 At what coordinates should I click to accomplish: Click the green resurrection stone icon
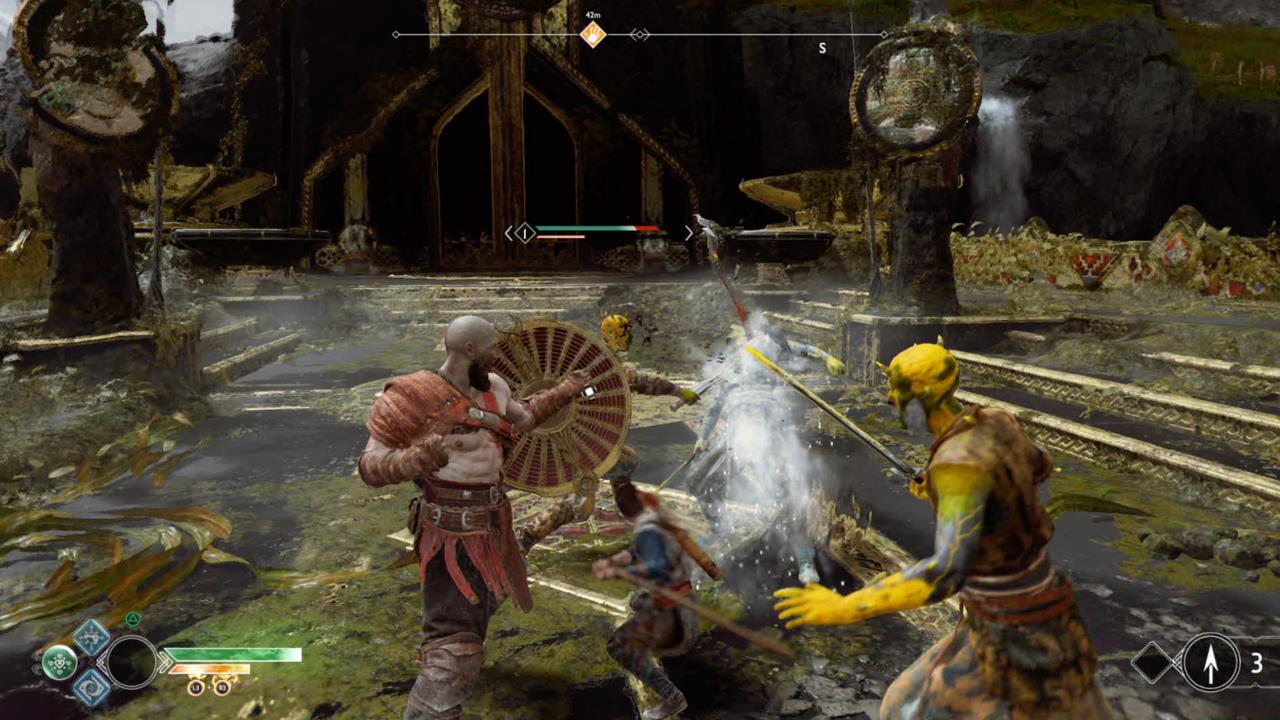tap(60, 662)
